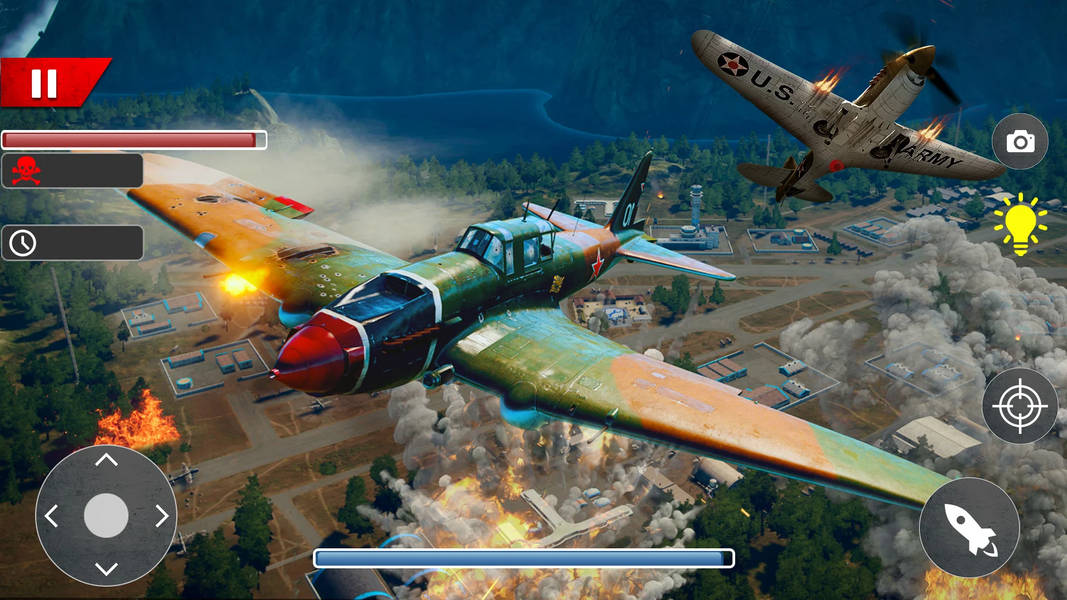
Task: Steer left with the joystick's left arrow
Action: [52, 516]
